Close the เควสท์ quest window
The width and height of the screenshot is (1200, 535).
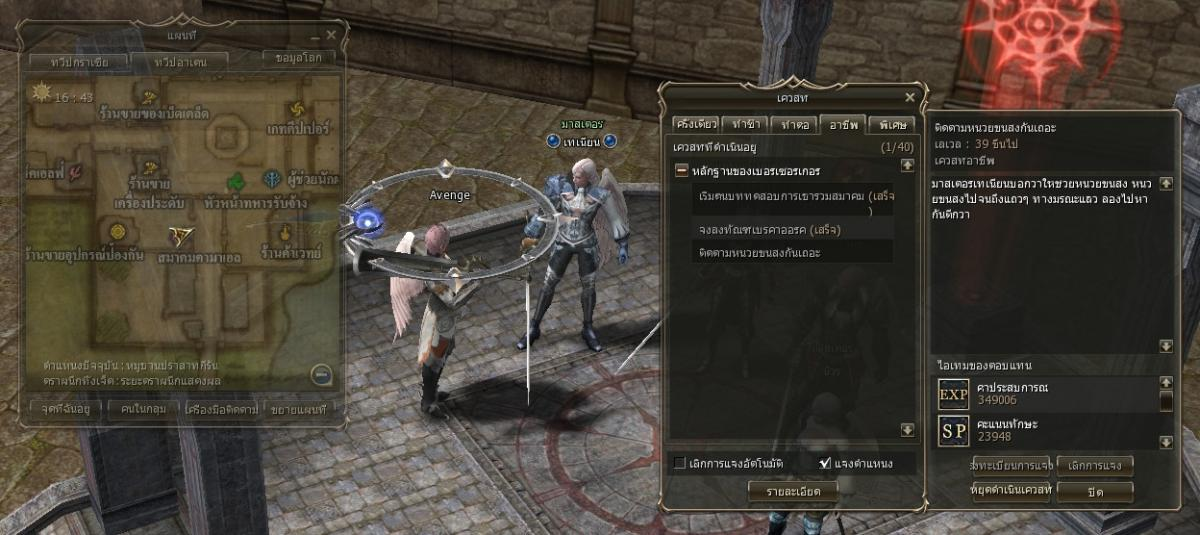[909, 97]
